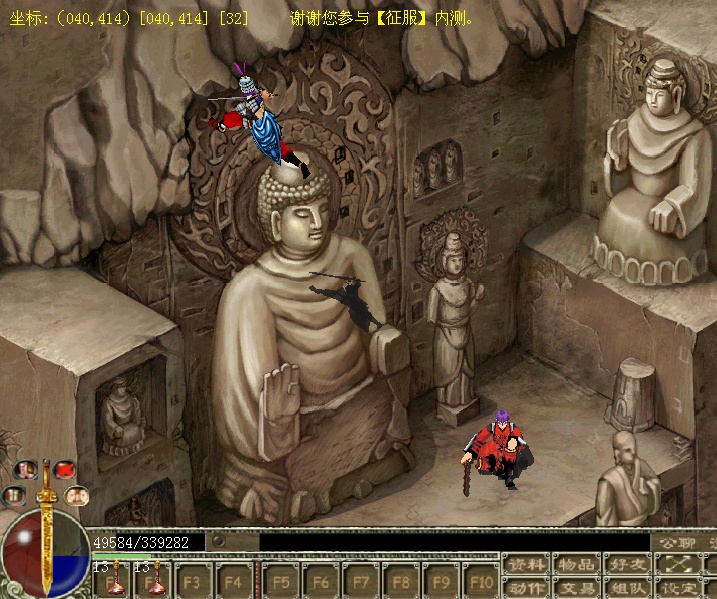
Task: Click the red X round icon
Action: click(65, 469)
